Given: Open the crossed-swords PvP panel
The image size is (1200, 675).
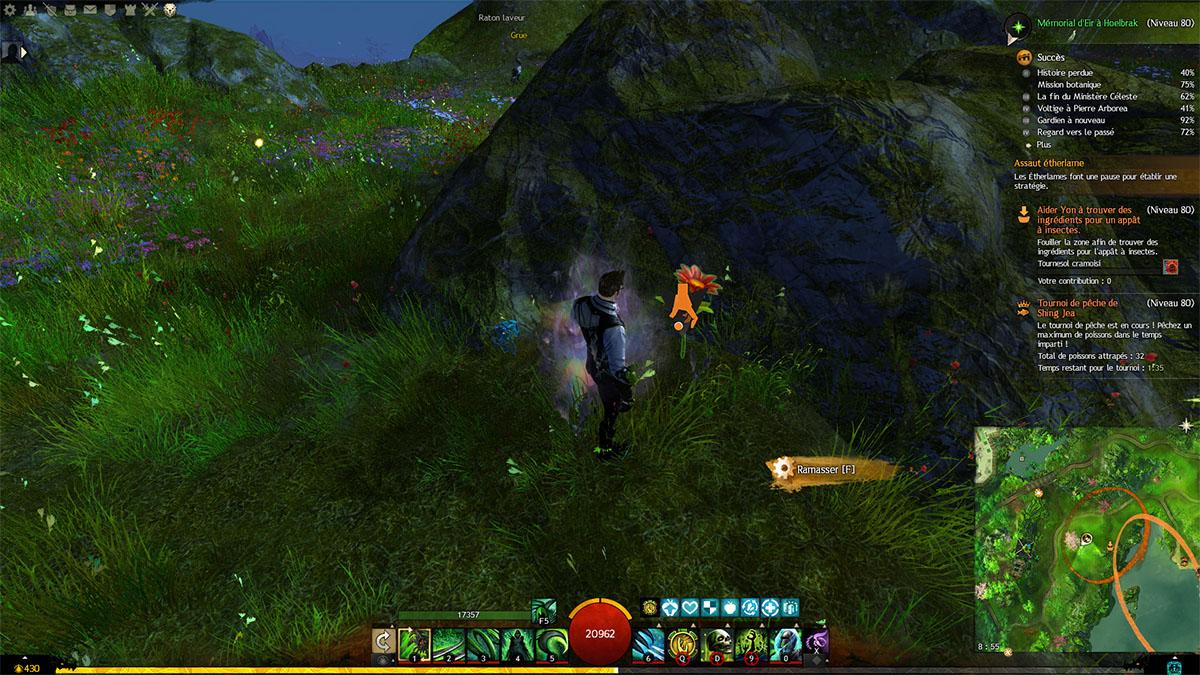Looking at the screenshot, I should (150, 10).
